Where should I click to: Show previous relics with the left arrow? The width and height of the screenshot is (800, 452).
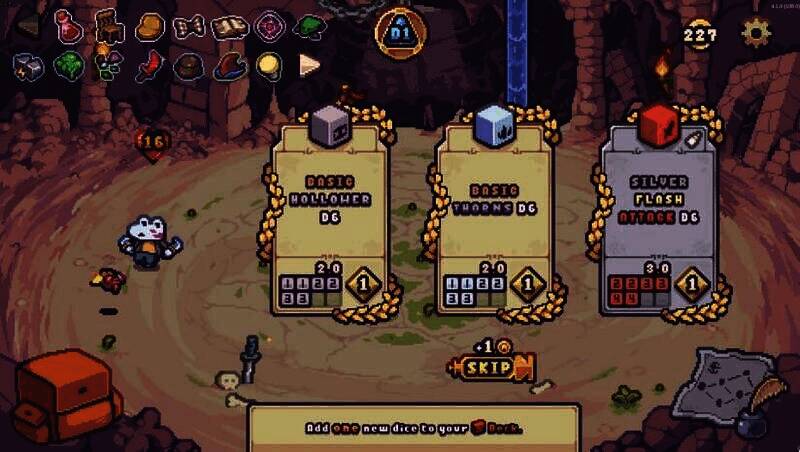click(x=28, y=25)
